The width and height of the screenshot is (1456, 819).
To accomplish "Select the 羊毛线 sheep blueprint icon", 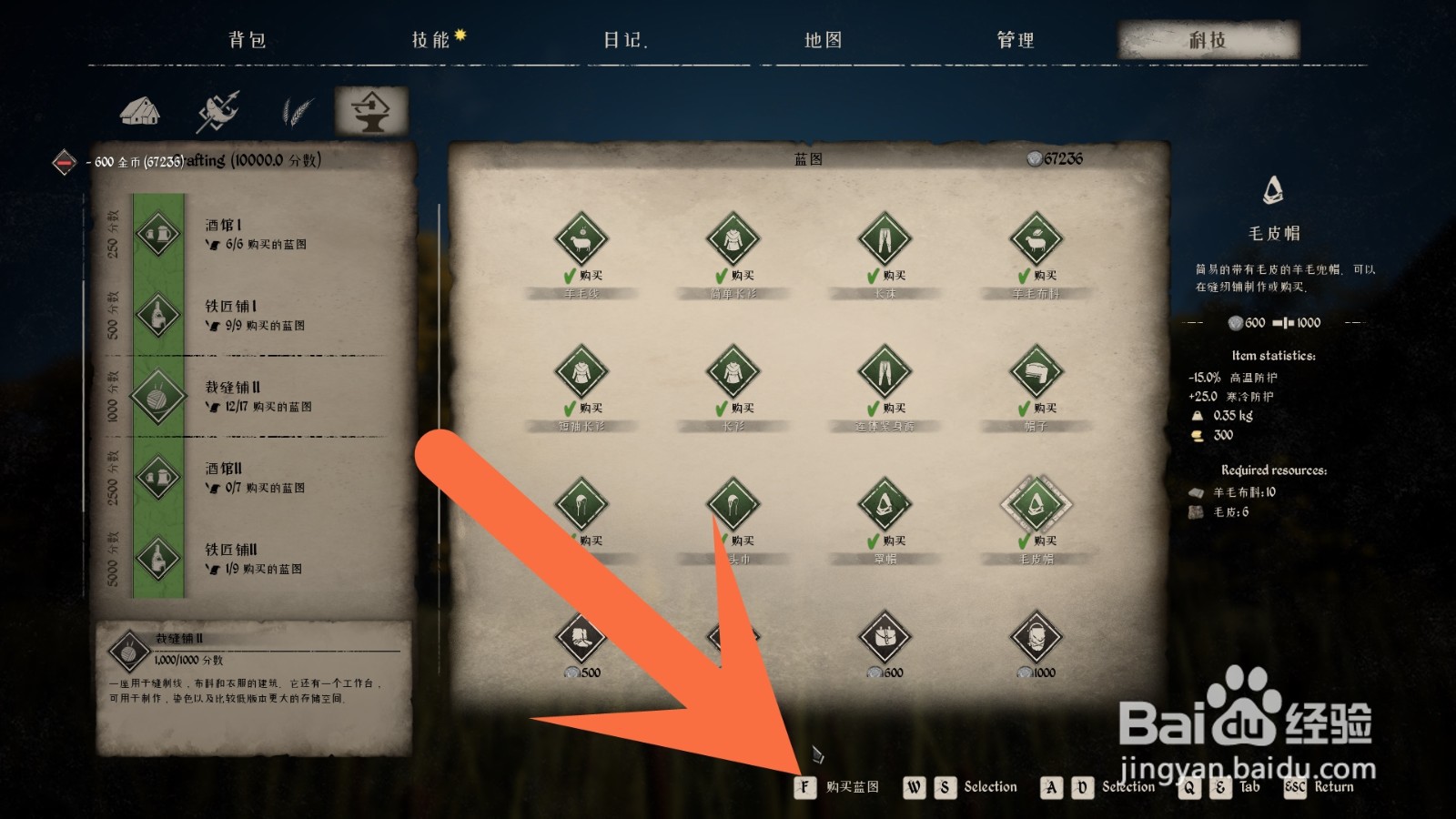I will (x=581, y=238).
